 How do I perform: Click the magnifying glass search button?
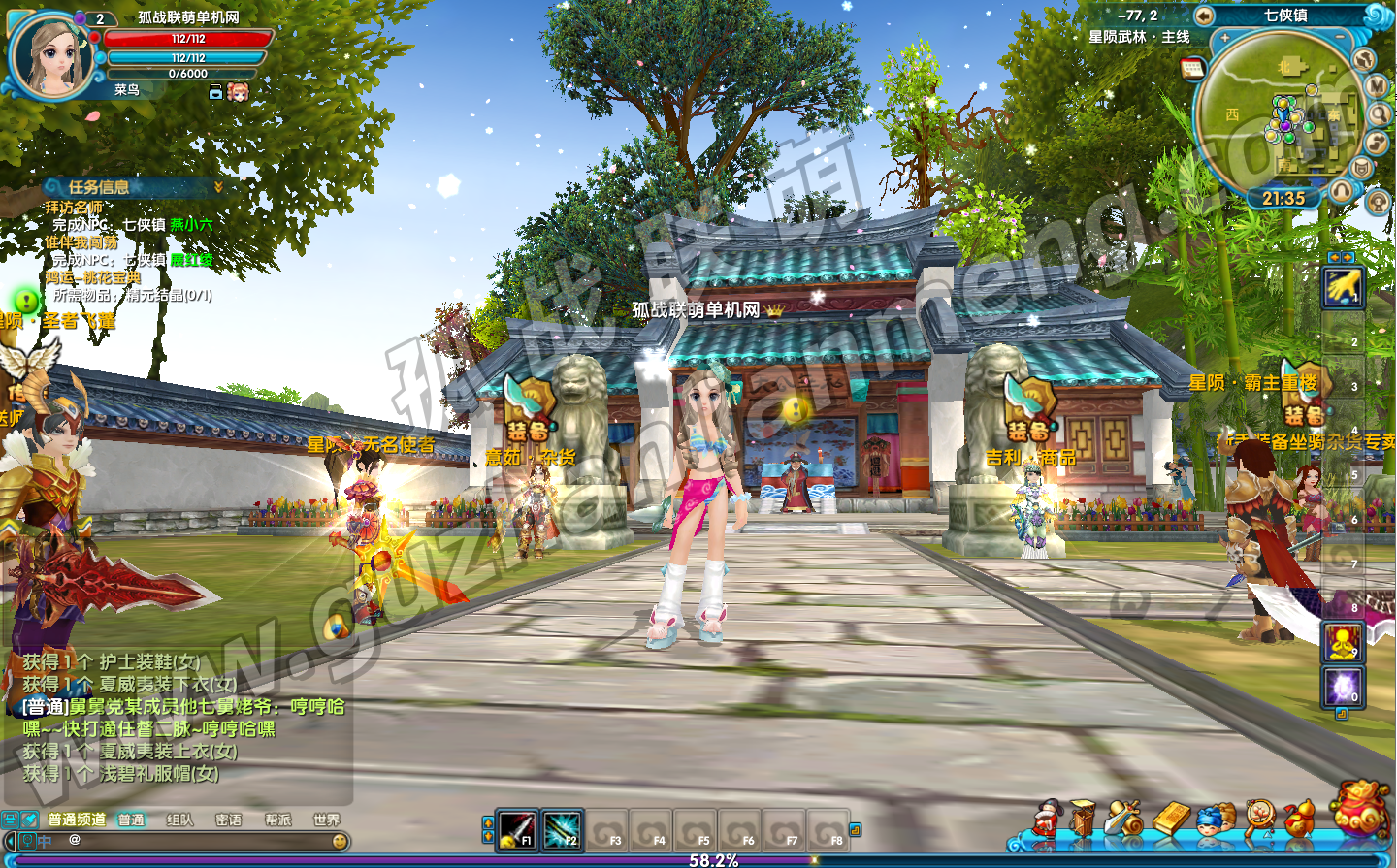coord(1380,114)
